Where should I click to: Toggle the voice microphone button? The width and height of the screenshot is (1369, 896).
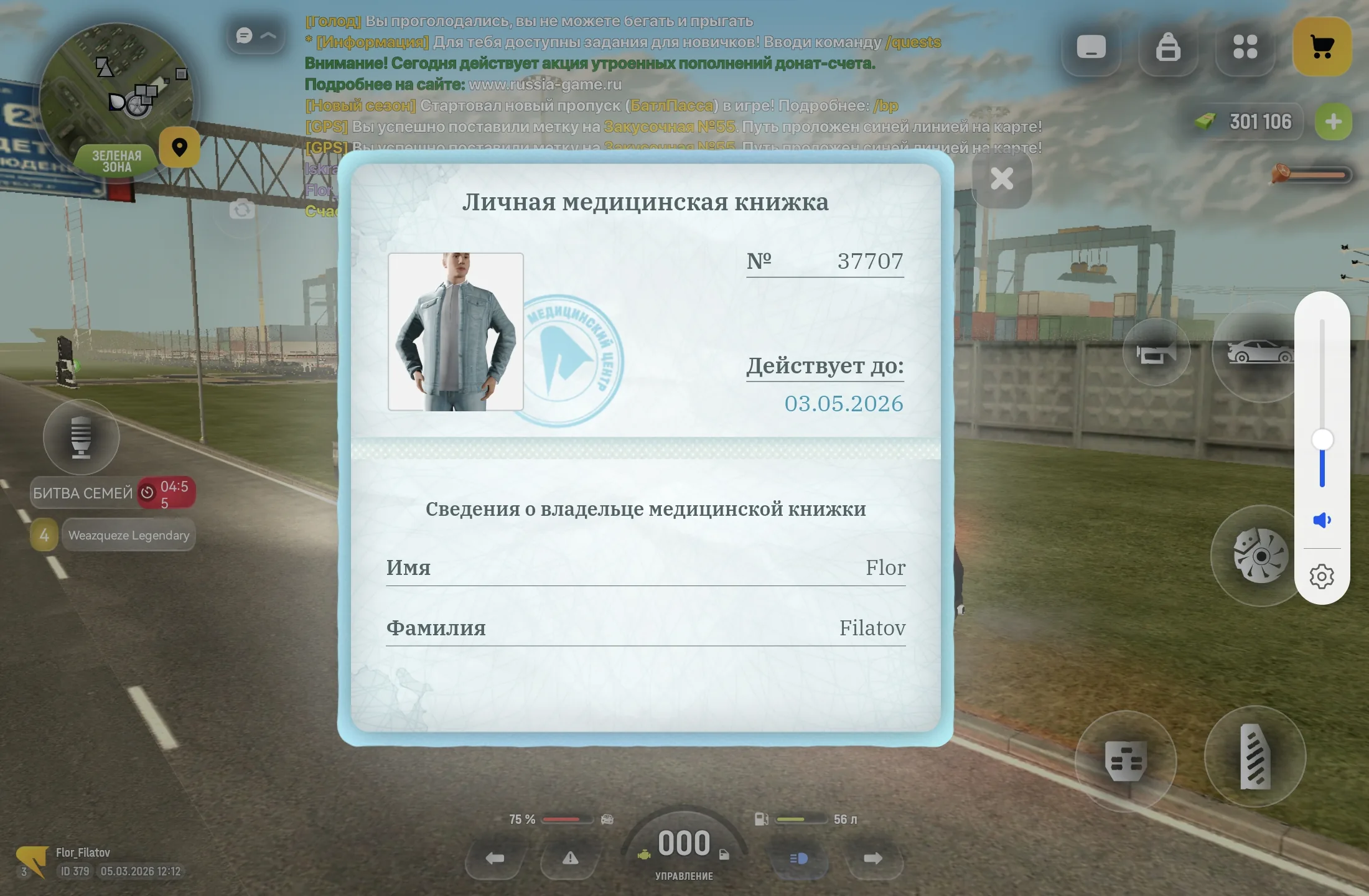coord(81,437)
